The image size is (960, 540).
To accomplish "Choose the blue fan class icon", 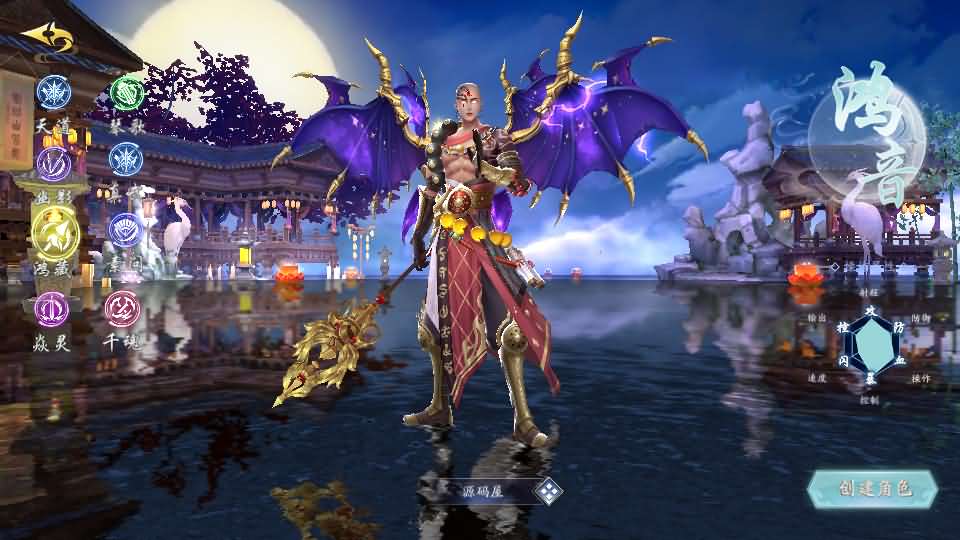I will pos(126,230).
